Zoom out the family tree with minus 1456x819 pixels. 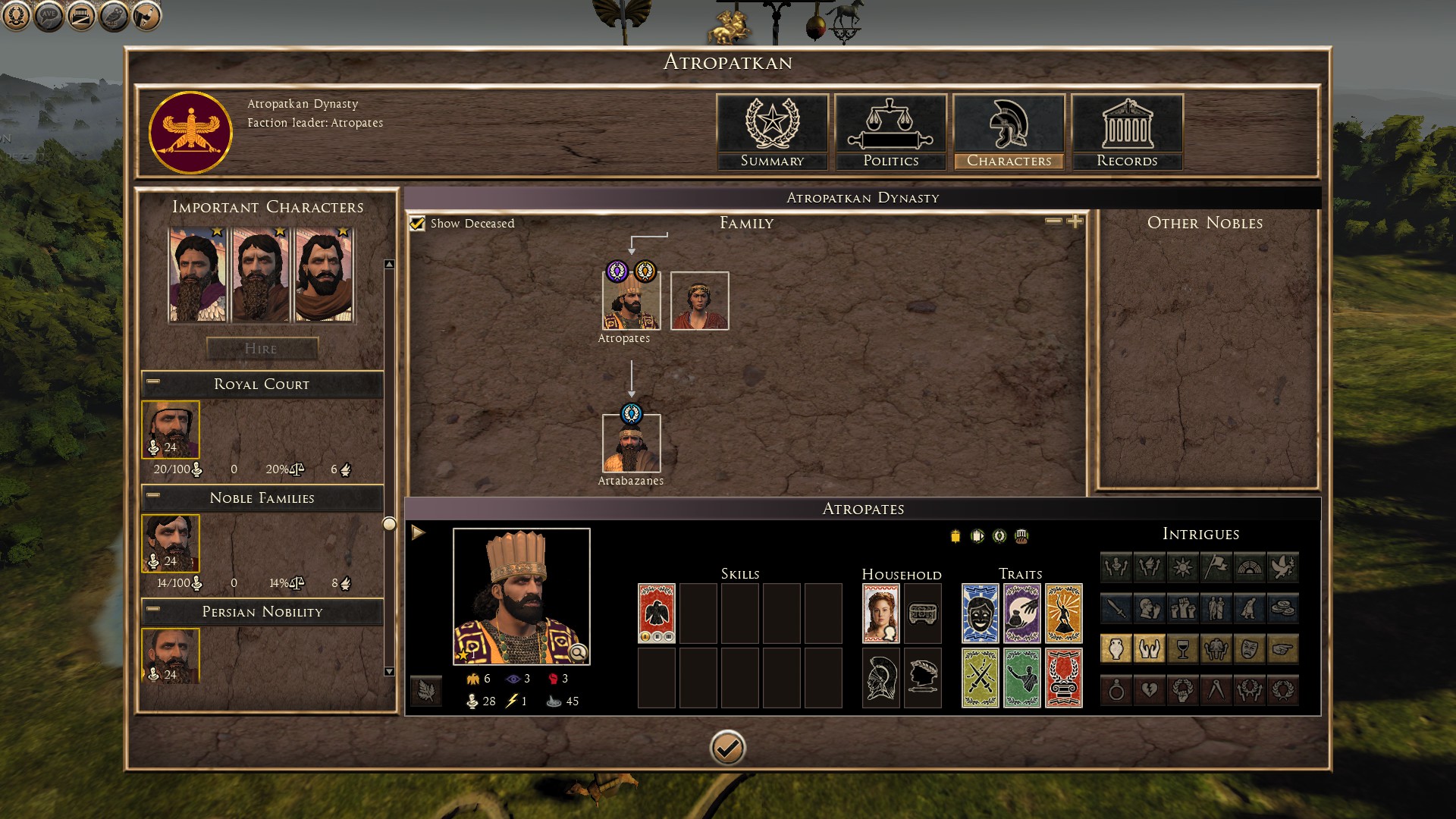(x=1053, y=221)
